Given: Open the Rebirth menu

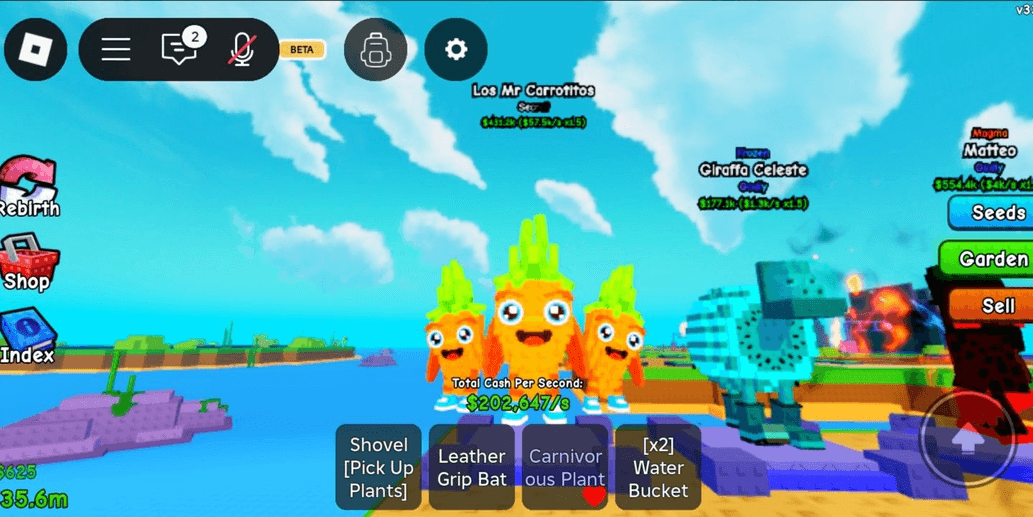Looking at the screenshot, I should pos(29,188).
